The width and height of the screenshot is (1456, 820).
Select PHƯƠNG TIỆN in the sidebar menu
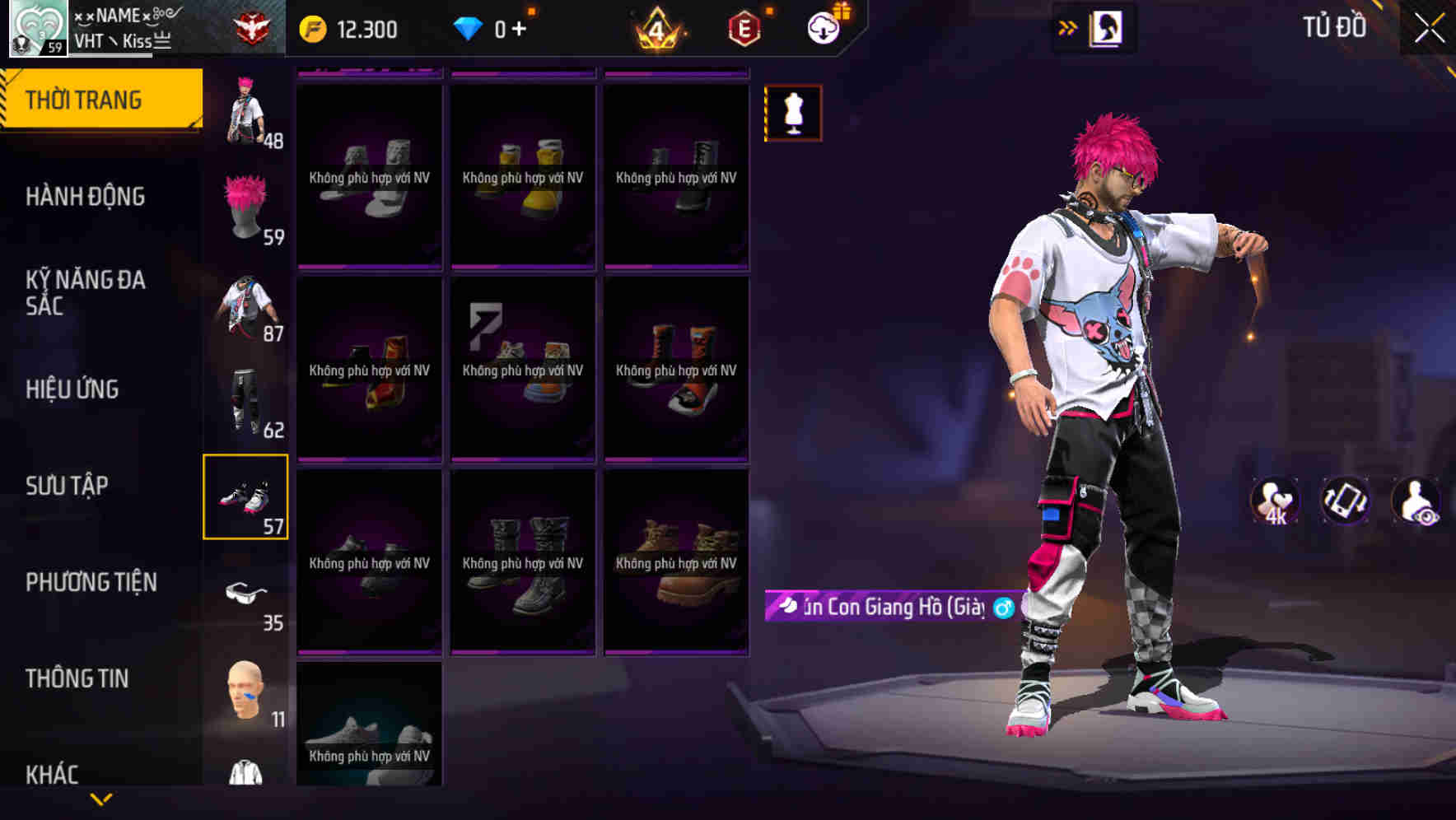91,582
